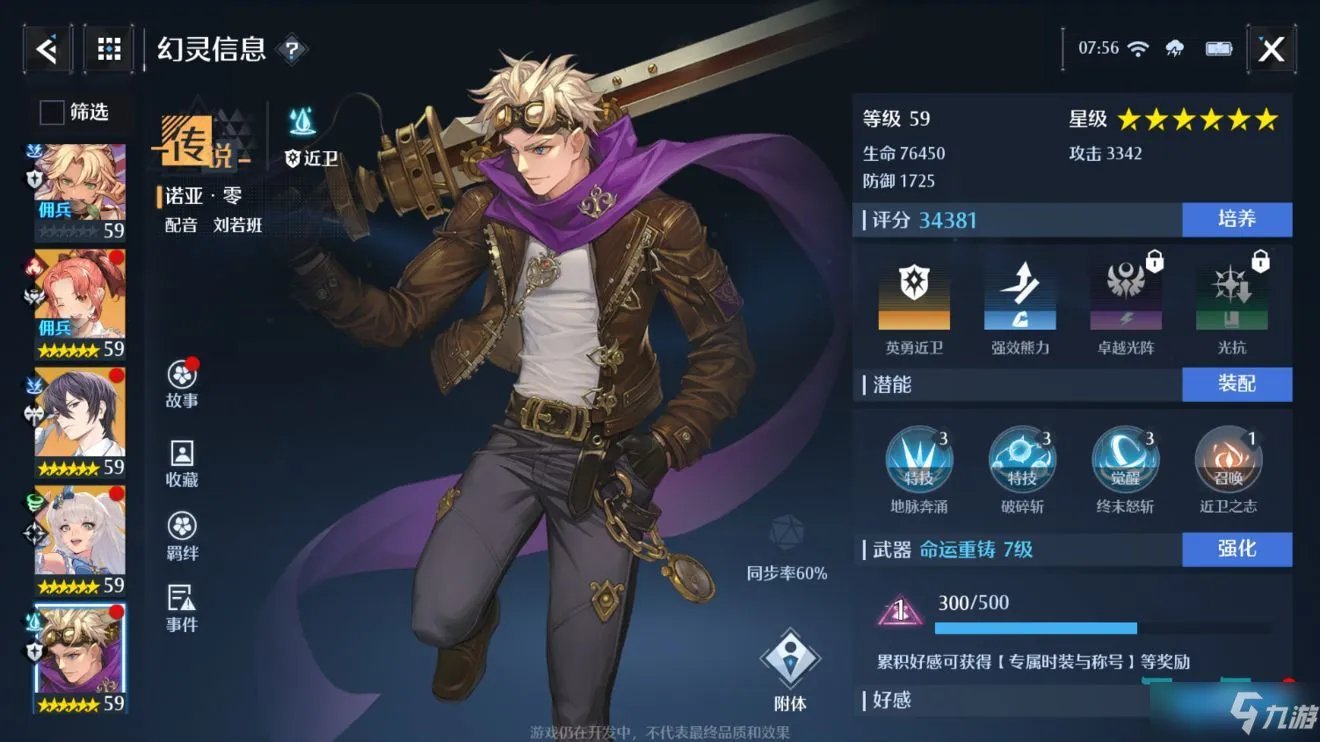1320x742 pixels.
Task: Select the 破碎斩 skill icon
Action: [1022, 460]
